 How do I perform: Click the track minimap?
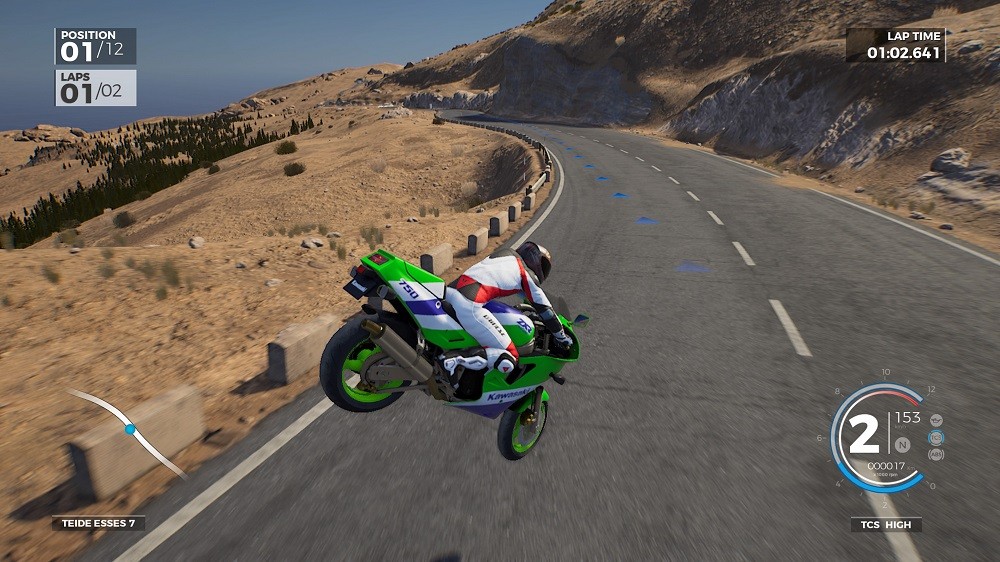pyautogui.click(x=127, y=431)
